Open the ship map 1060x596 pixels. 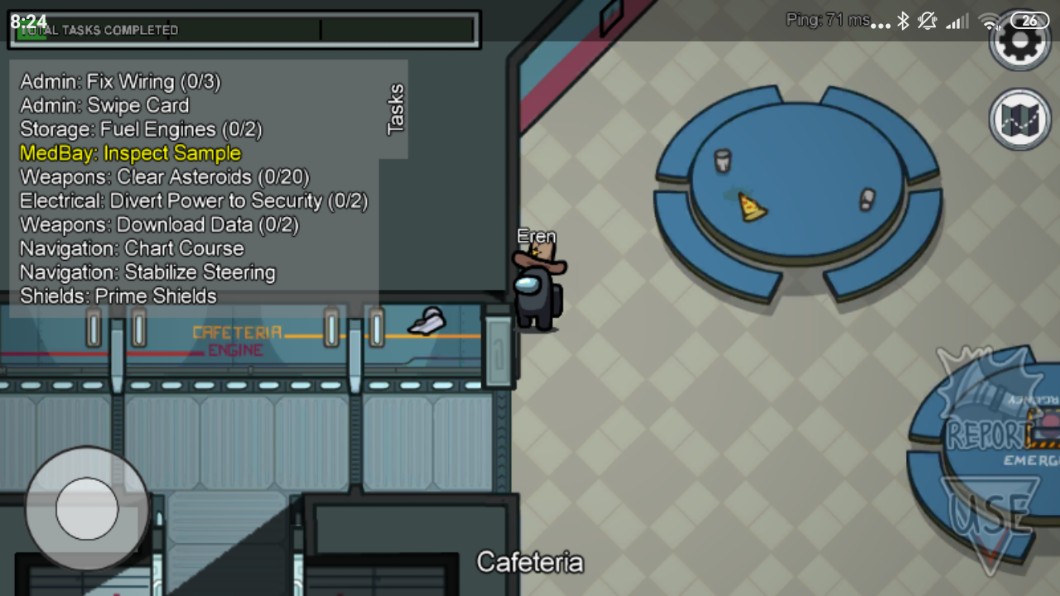pos(1019,119)
